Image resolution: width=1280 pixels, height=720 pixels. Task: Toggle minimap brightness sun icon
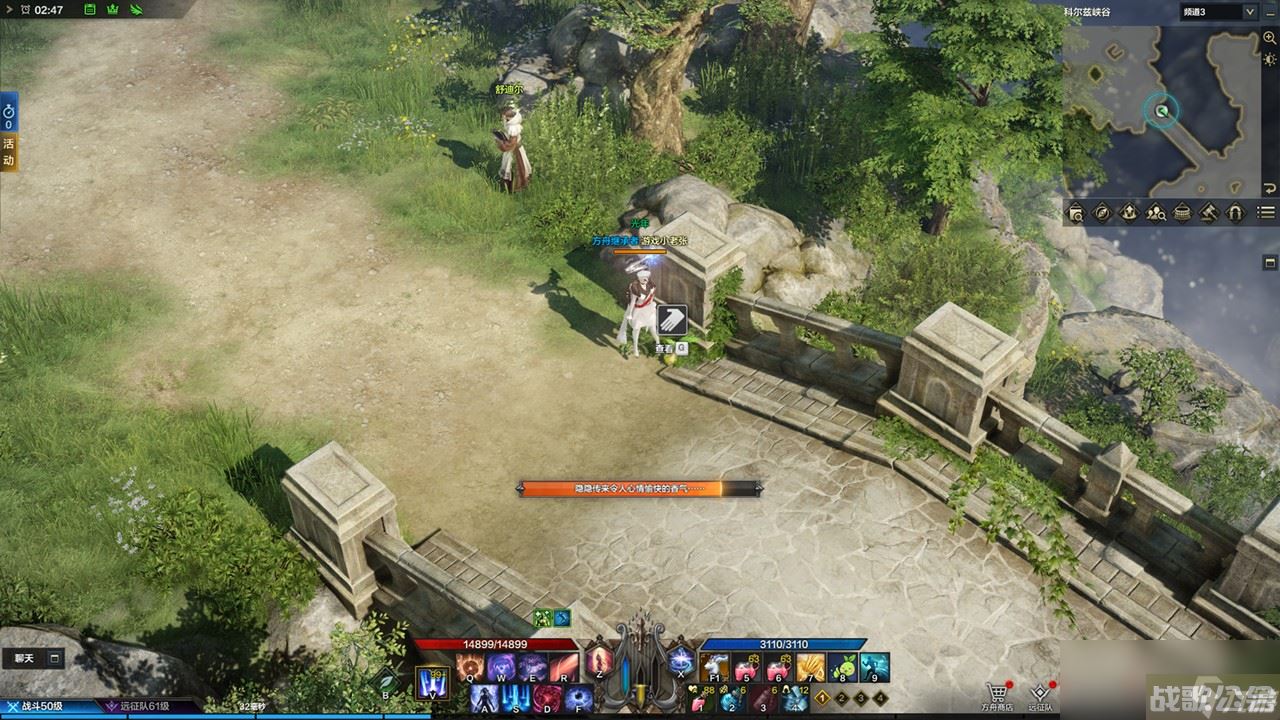(1269, 59)
